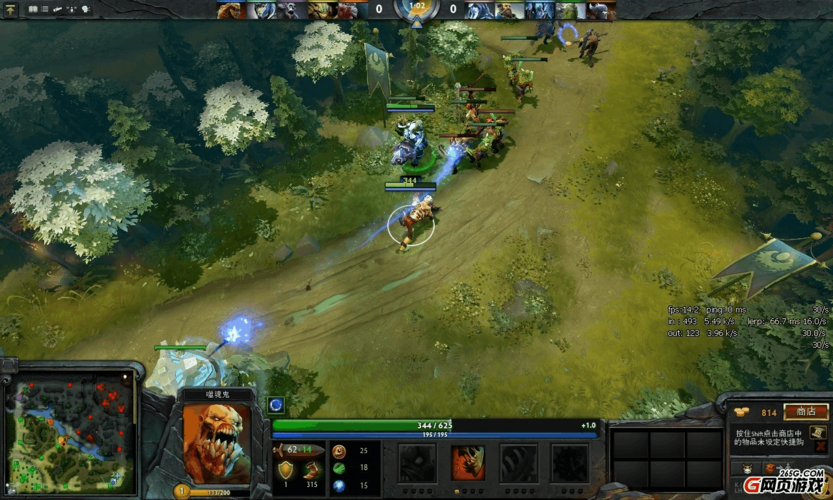This screenshot has height=500, width=833.
Task: Select the rightmost hero portrait in the top bar
Action: tap(601, 10)
